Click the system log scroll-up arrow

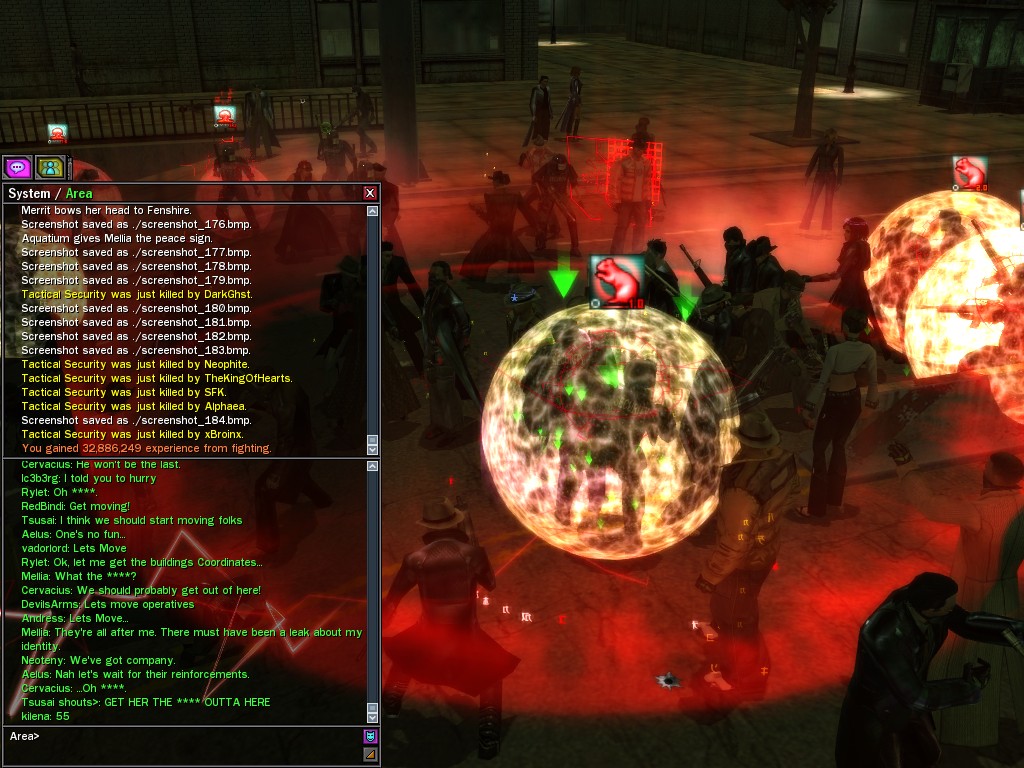click(x=373, y=211)
